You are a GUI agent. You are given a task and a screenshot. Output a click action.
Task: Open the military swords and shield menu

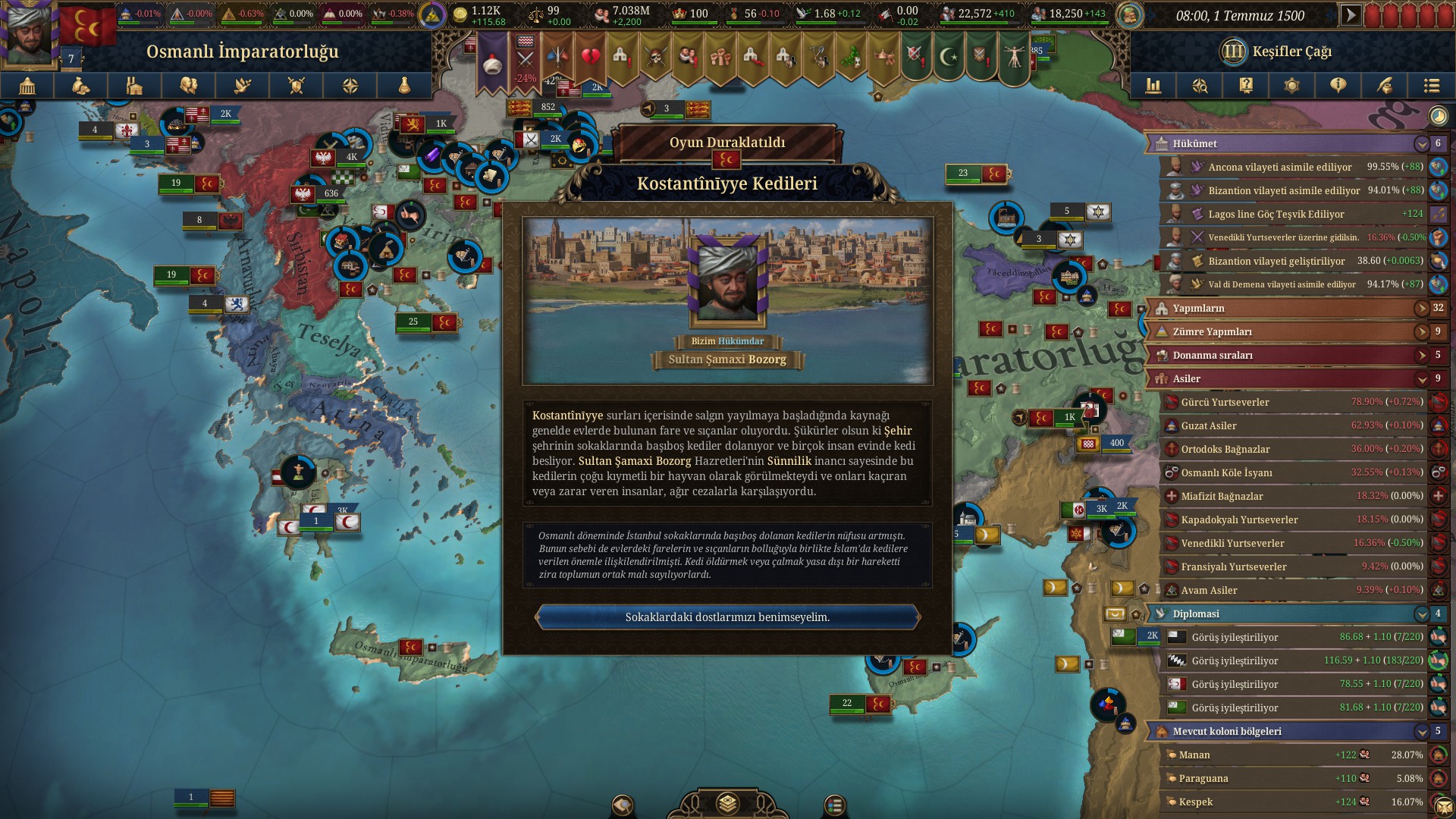297,86
